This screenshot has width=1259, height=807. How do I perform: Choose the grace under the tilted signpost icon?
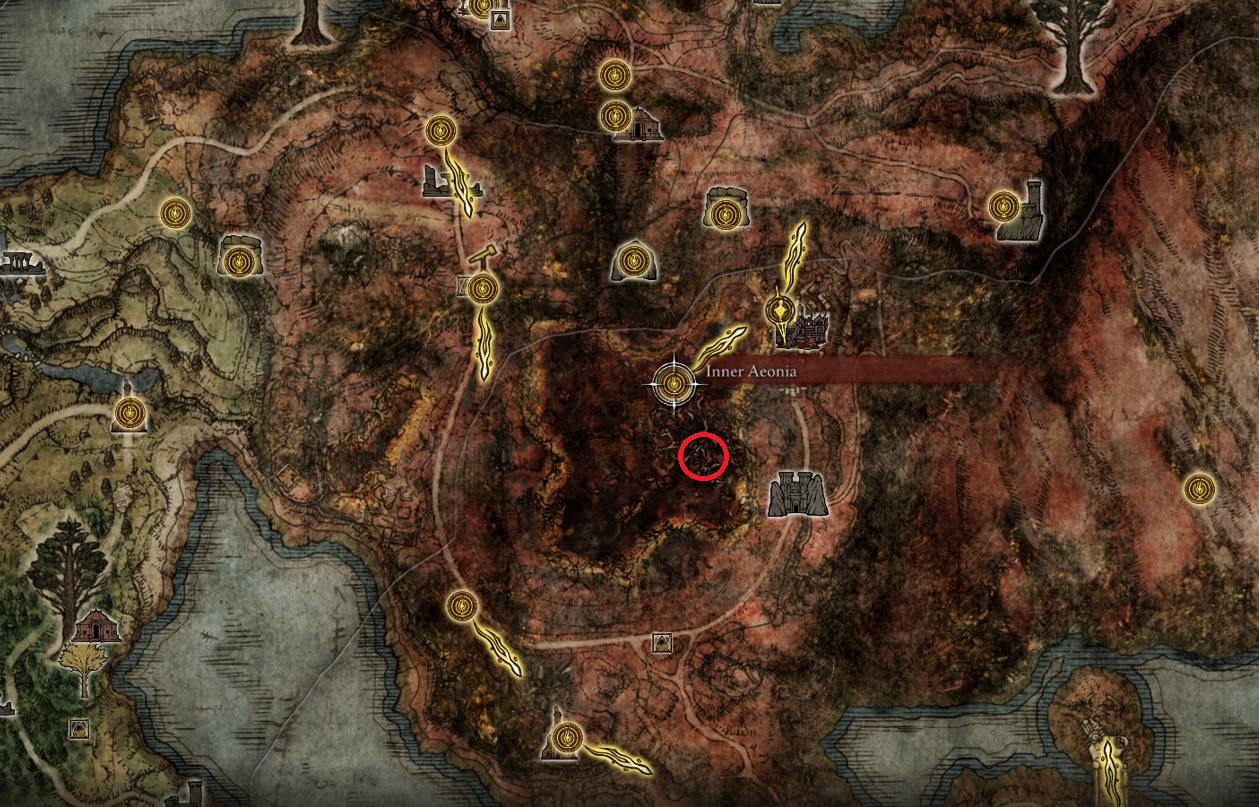coord(484,289)
